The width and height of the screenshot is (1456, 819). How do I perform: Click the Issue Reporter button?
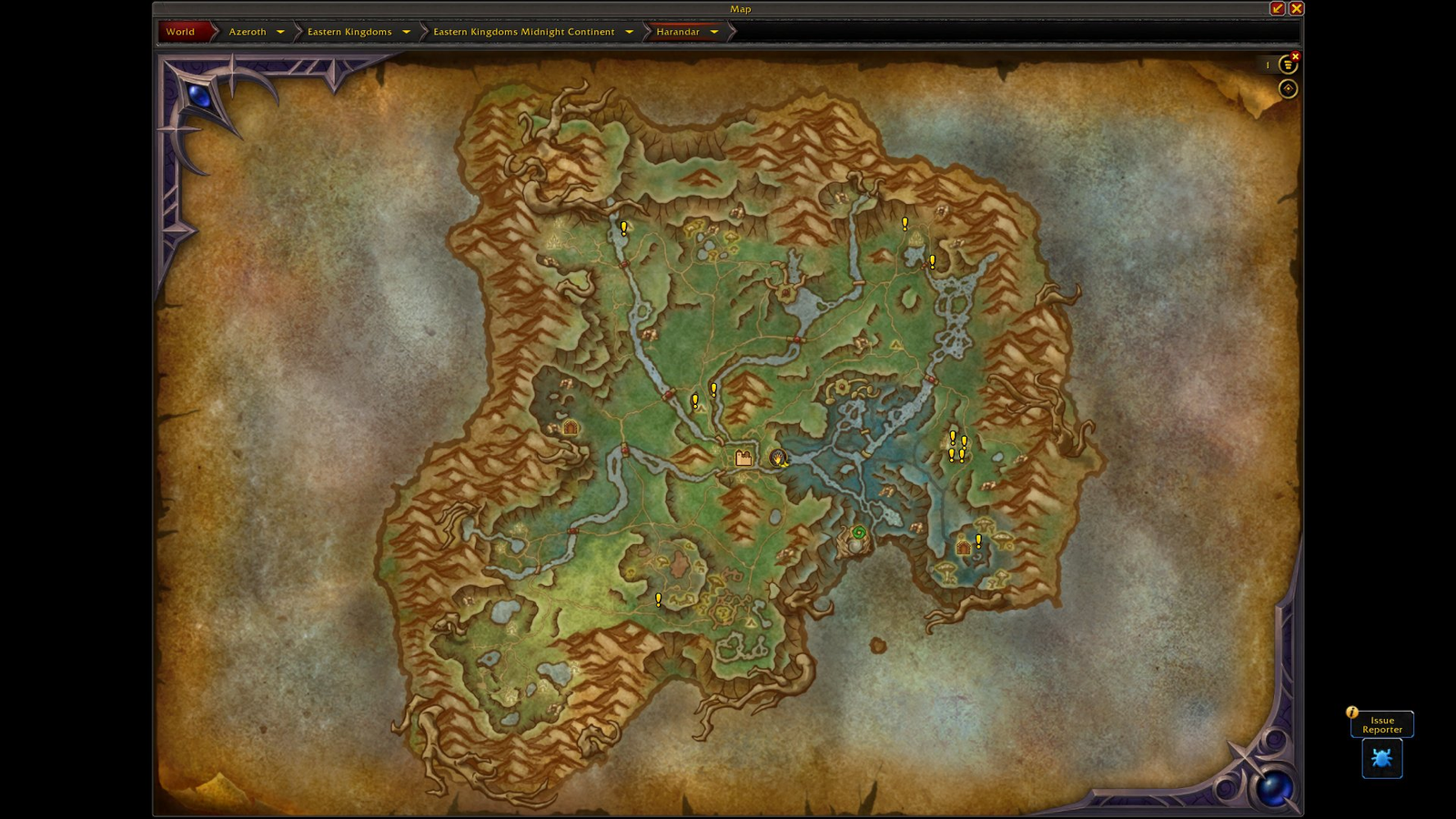pos(1381,723)
